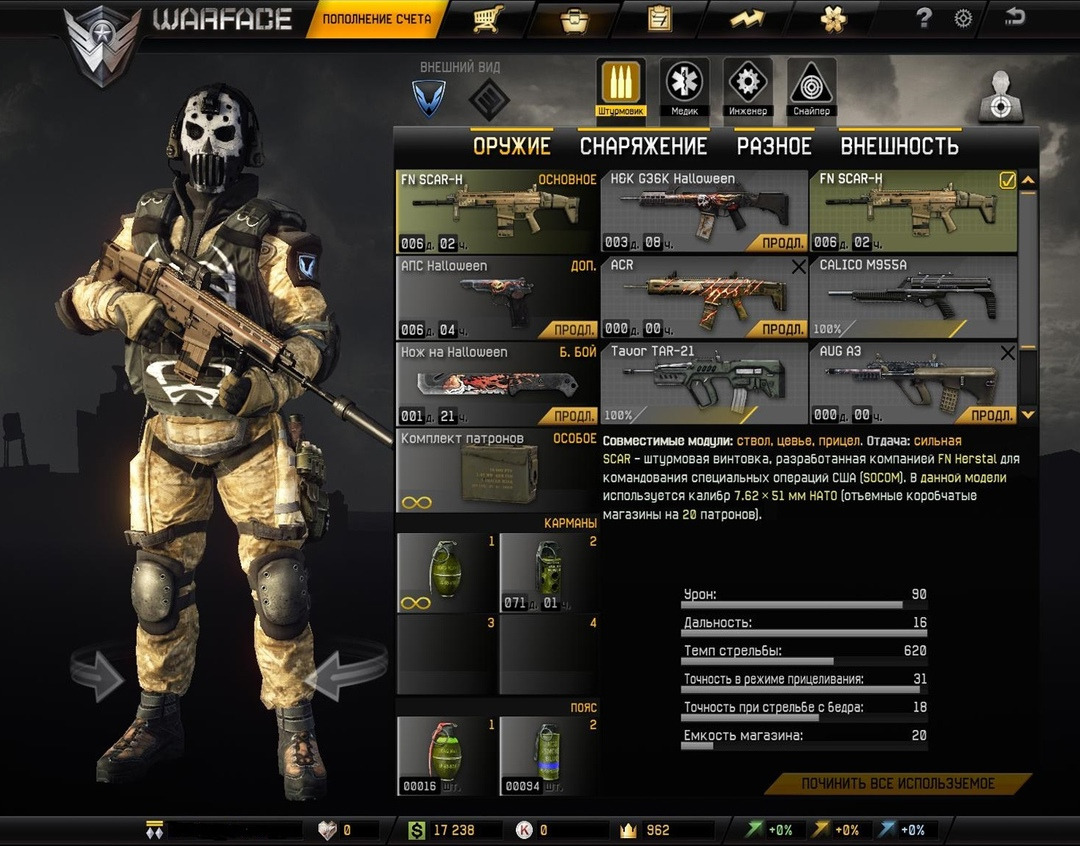Select the H&K G36K Halloween rifle
The image size is (1080, 846).
click(x=704, y=211)
